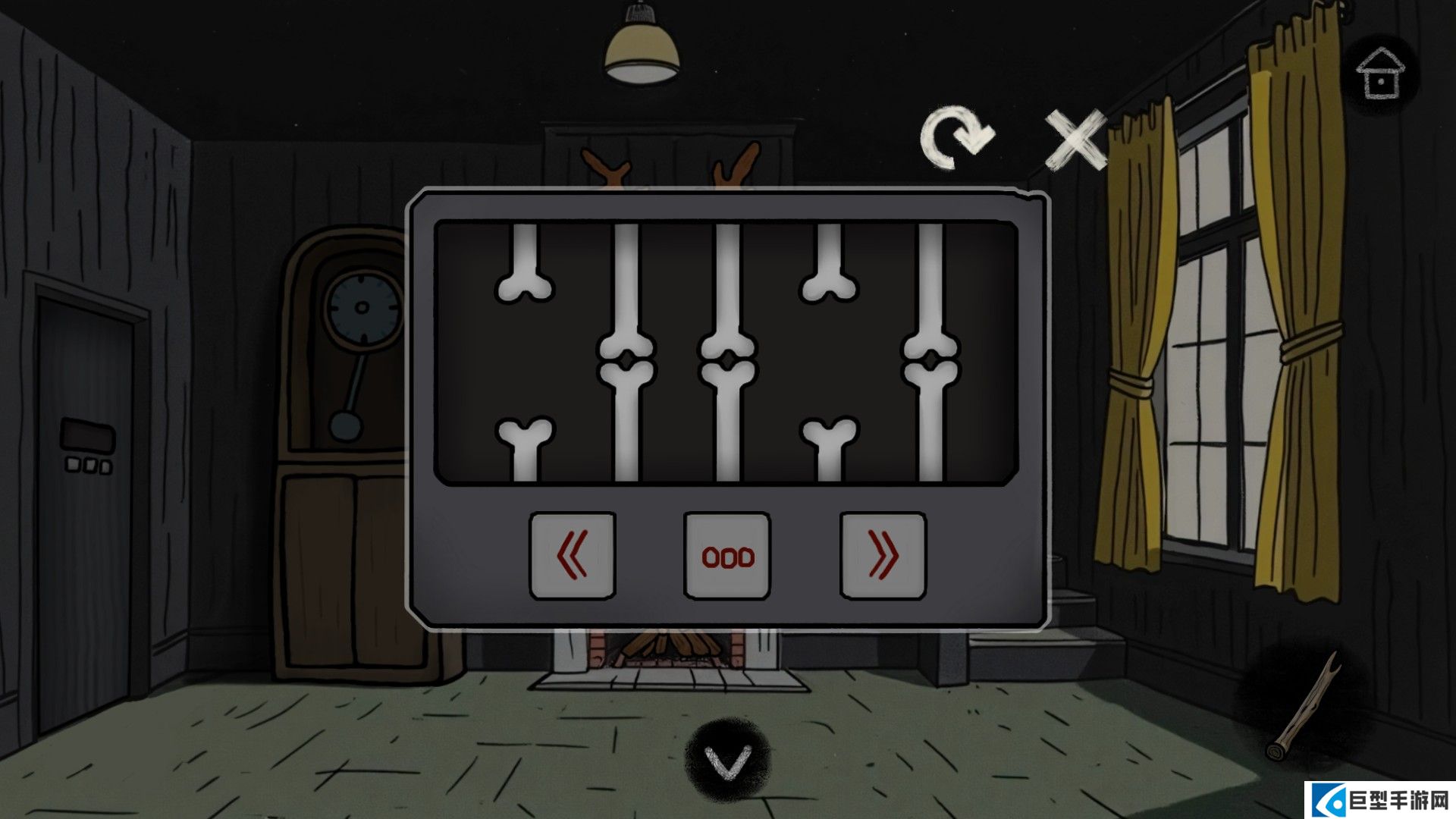The width and height of the screenshot is (1456, 819).
Task: Activate the middle three-circle puzzle button
Action: point(727,556)
